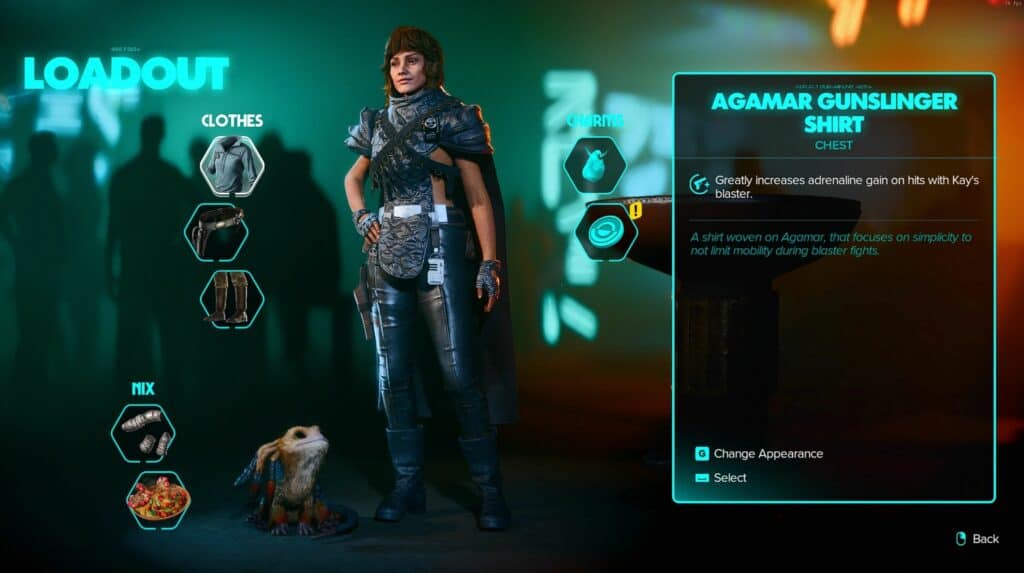Screen dimensions: 1024x573
Task: Select the Agamar Gunslinger Shirt chest slot
Action: tap(232, 166)
